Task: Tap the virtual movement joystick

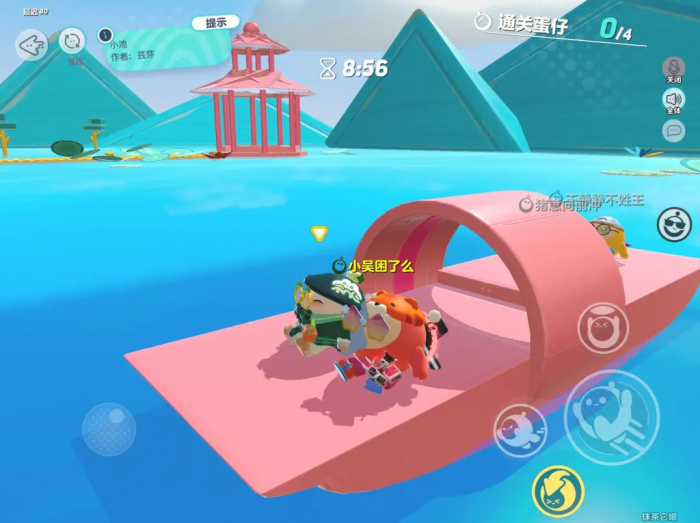Action: coord(108,429)
